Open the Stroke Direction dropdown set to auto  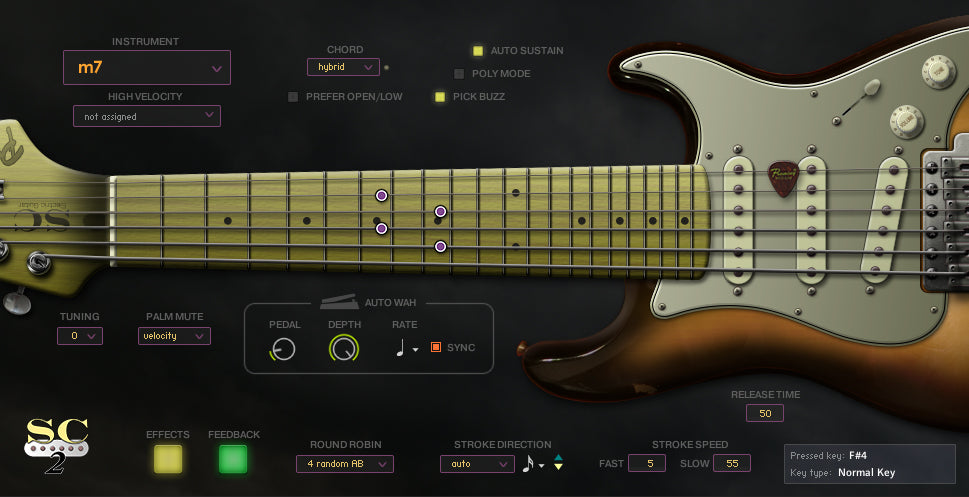pyautogui.click(x=477, y=464)
